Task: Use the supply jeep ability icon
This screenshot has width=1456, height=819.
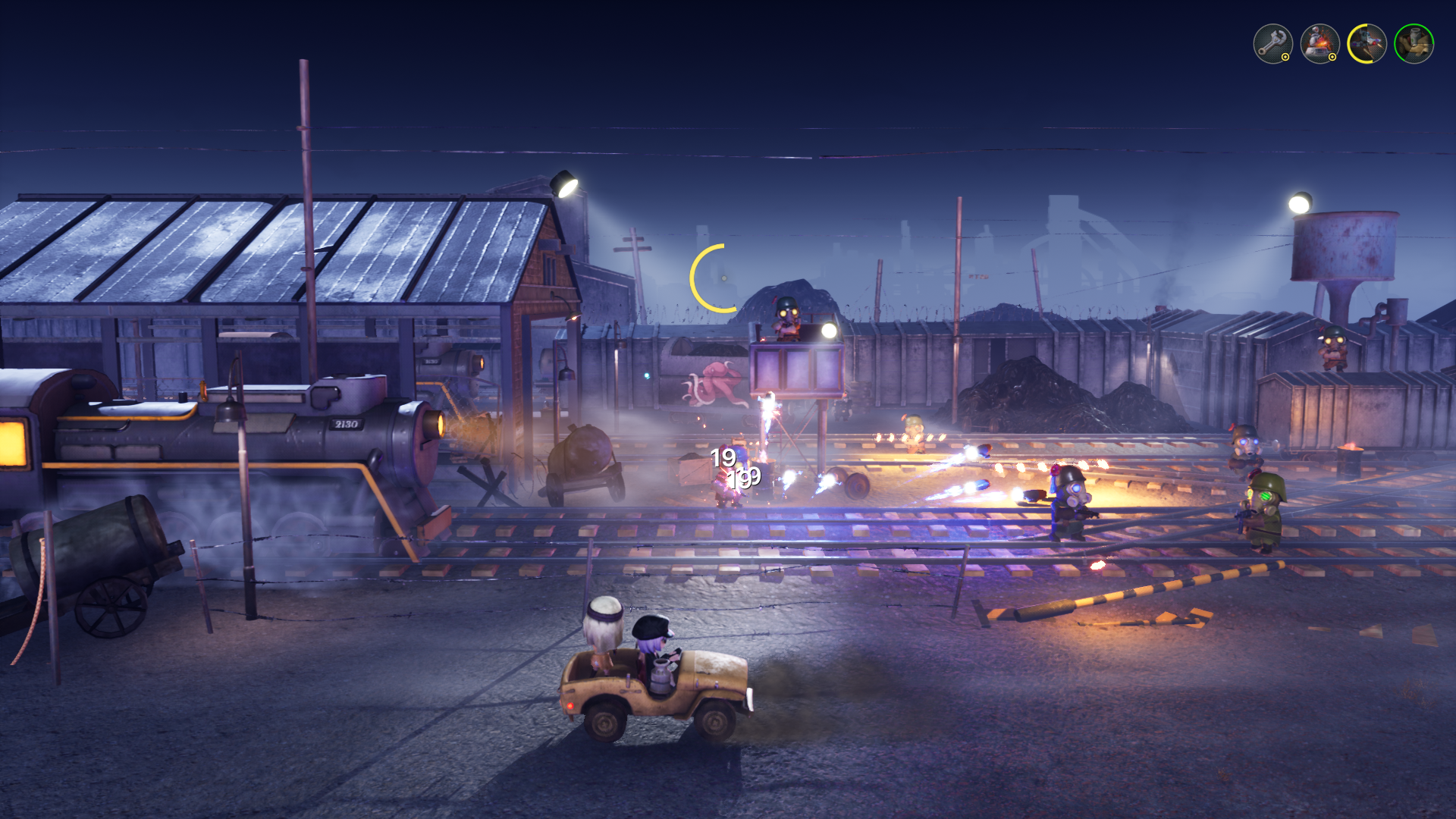Action: pyautogui.click(x=1414, y=44)
